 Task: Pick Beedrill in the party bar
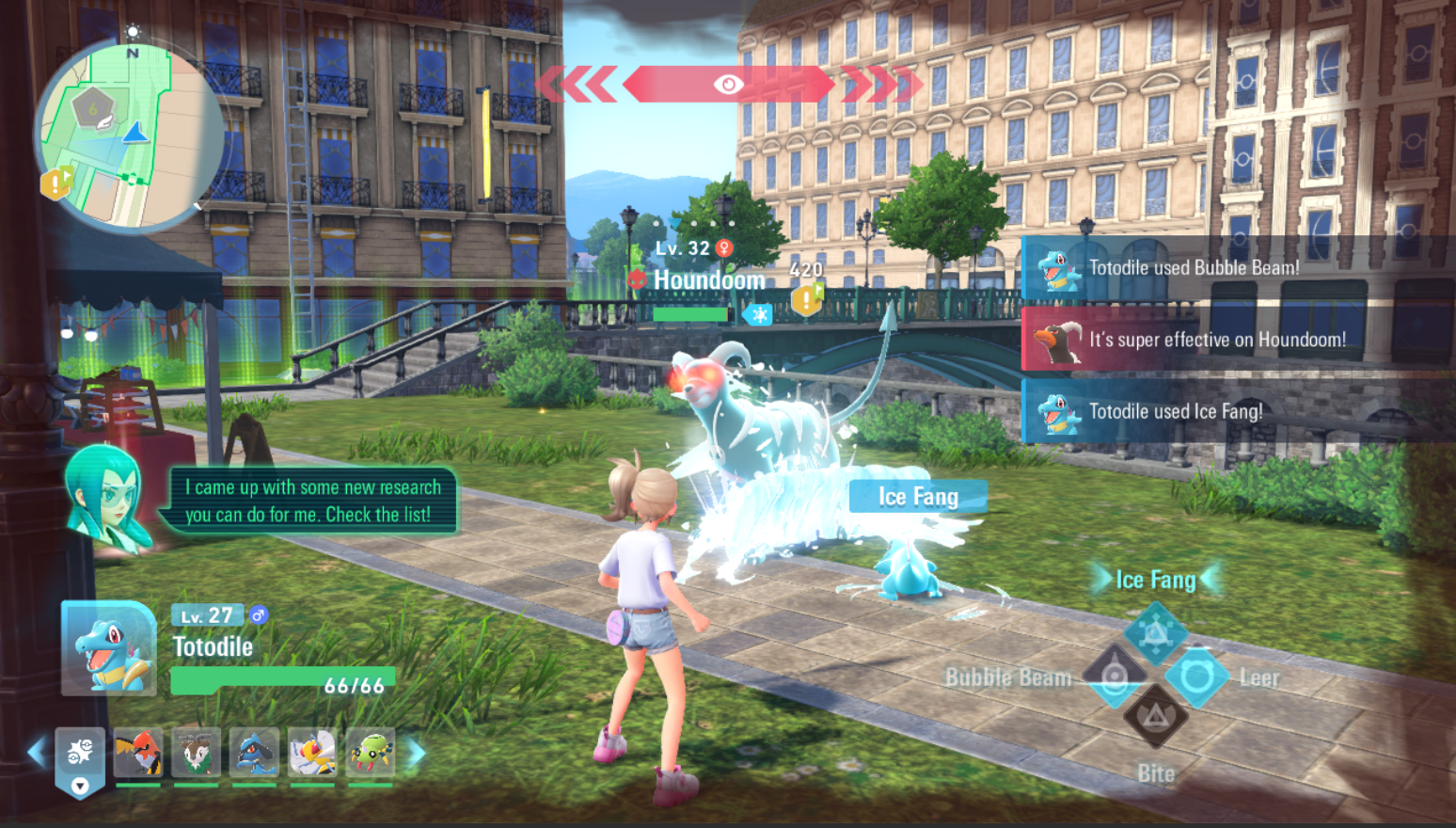coord(312,753)
